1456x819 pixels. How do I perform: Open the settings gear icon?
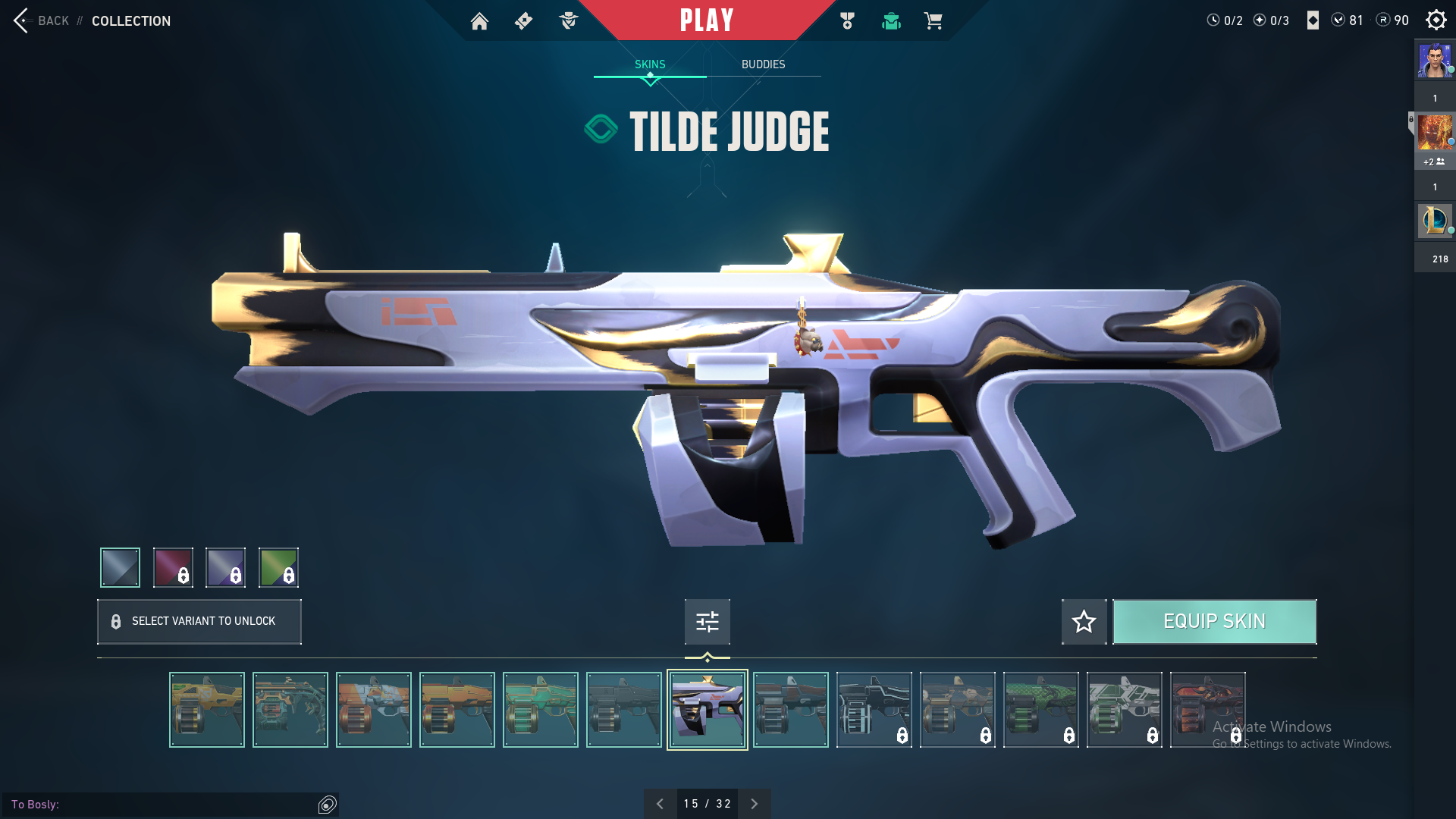click(x=1436, y=20)
